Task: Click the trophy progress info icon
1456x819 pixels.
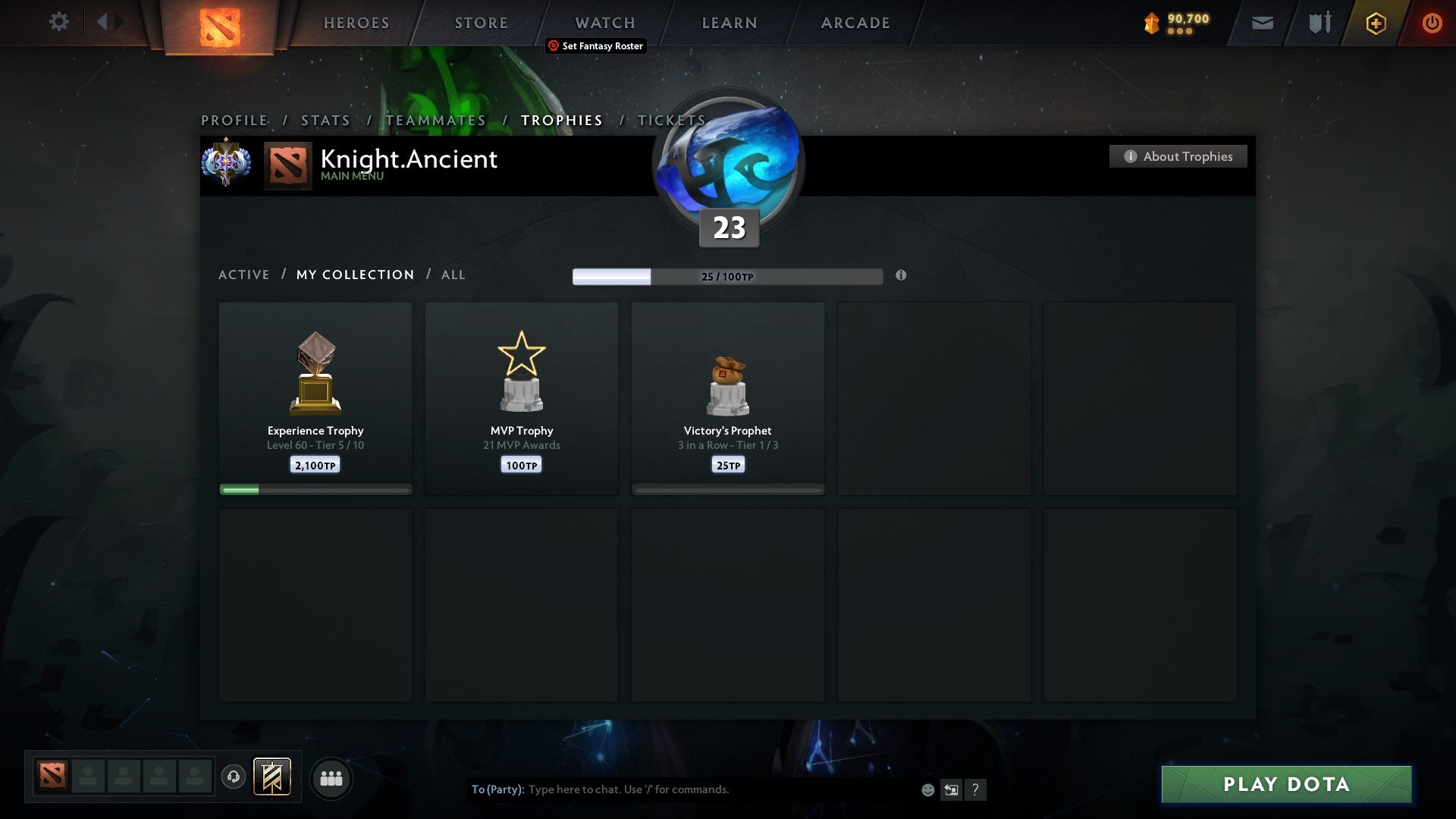Action: [x=901, y=277]
